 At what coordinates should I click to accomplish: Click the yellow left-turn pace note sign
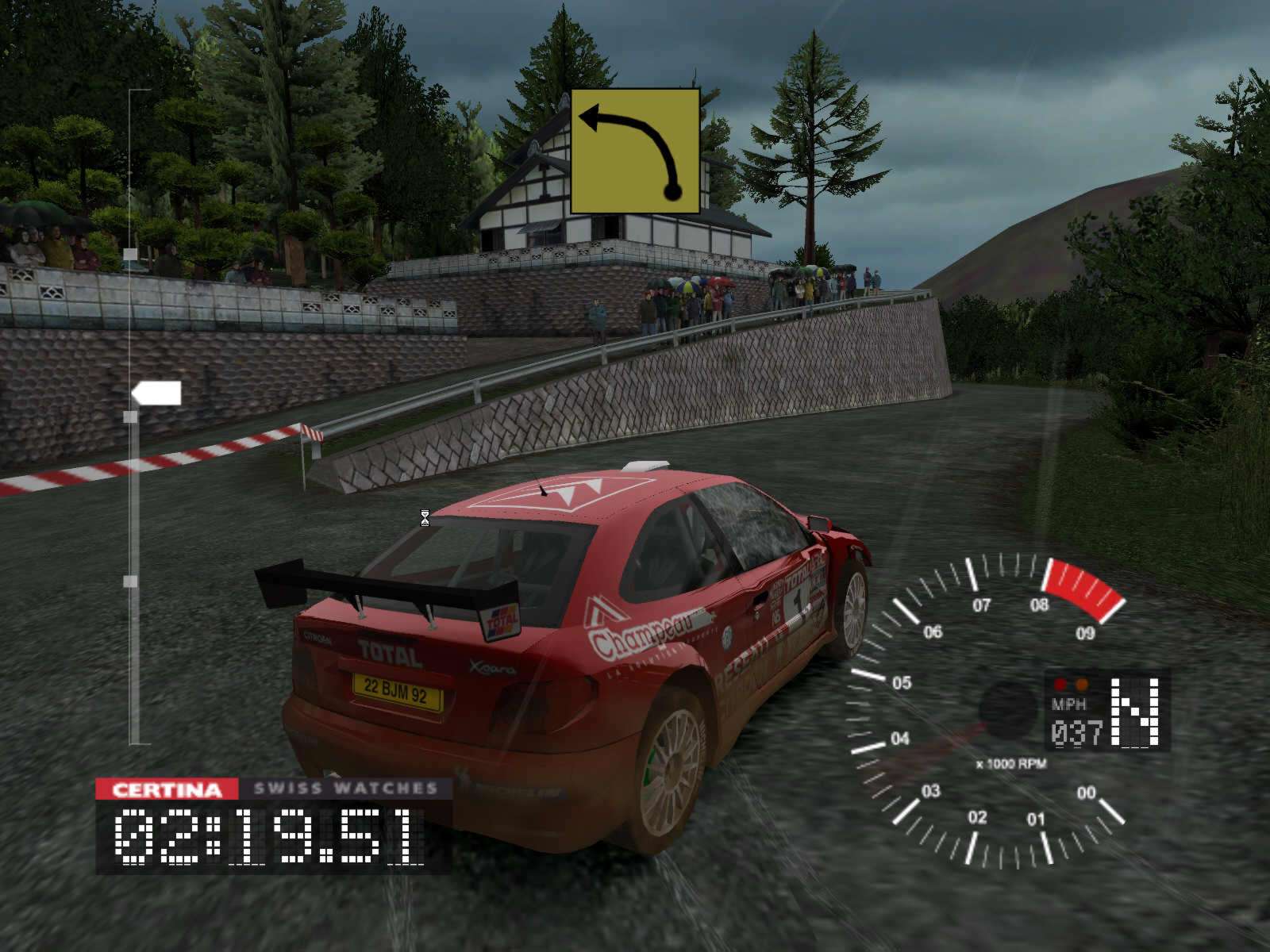(635, 151)
